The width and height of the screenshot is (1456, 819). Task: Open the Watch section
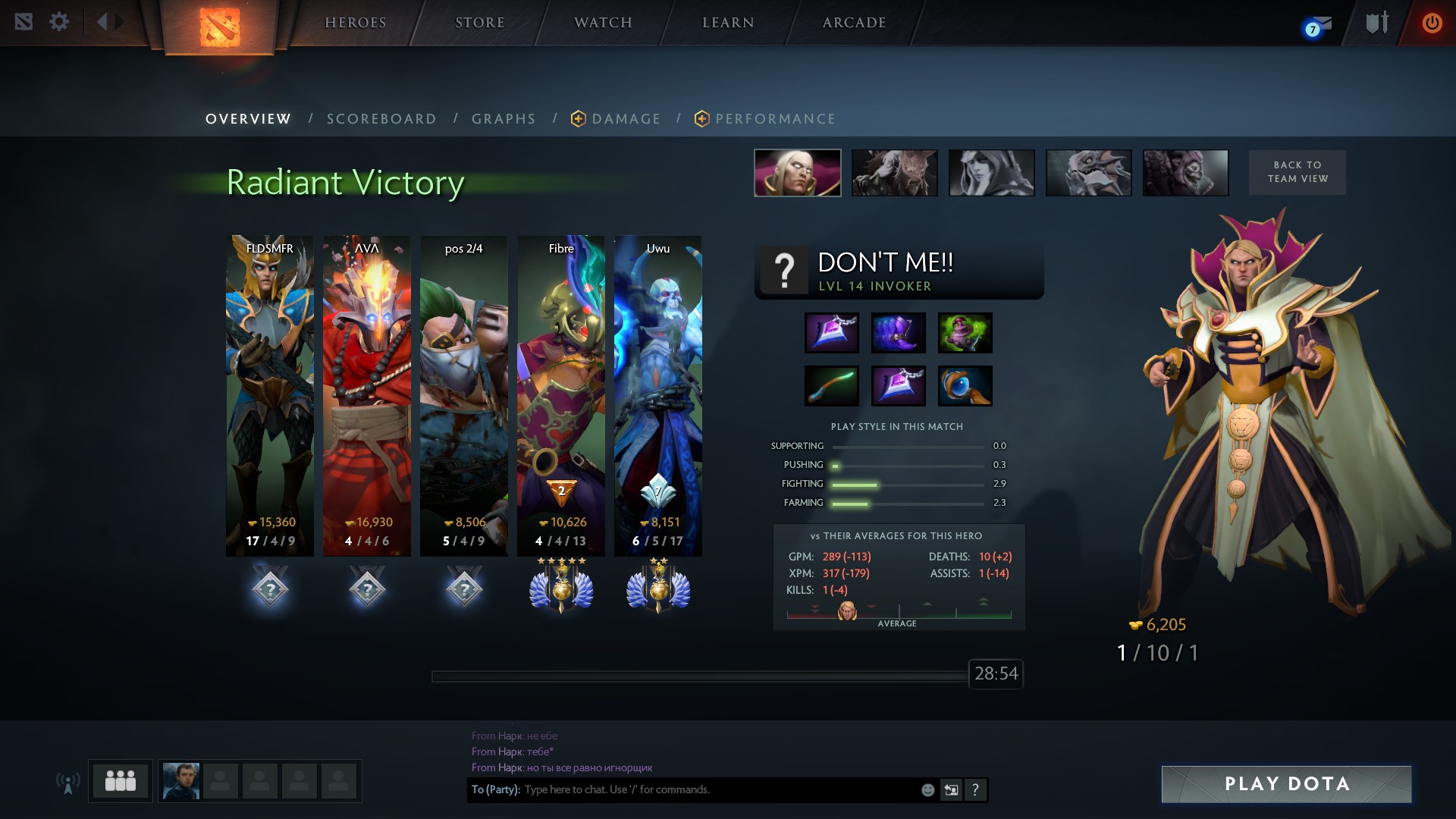coord(603,23)
